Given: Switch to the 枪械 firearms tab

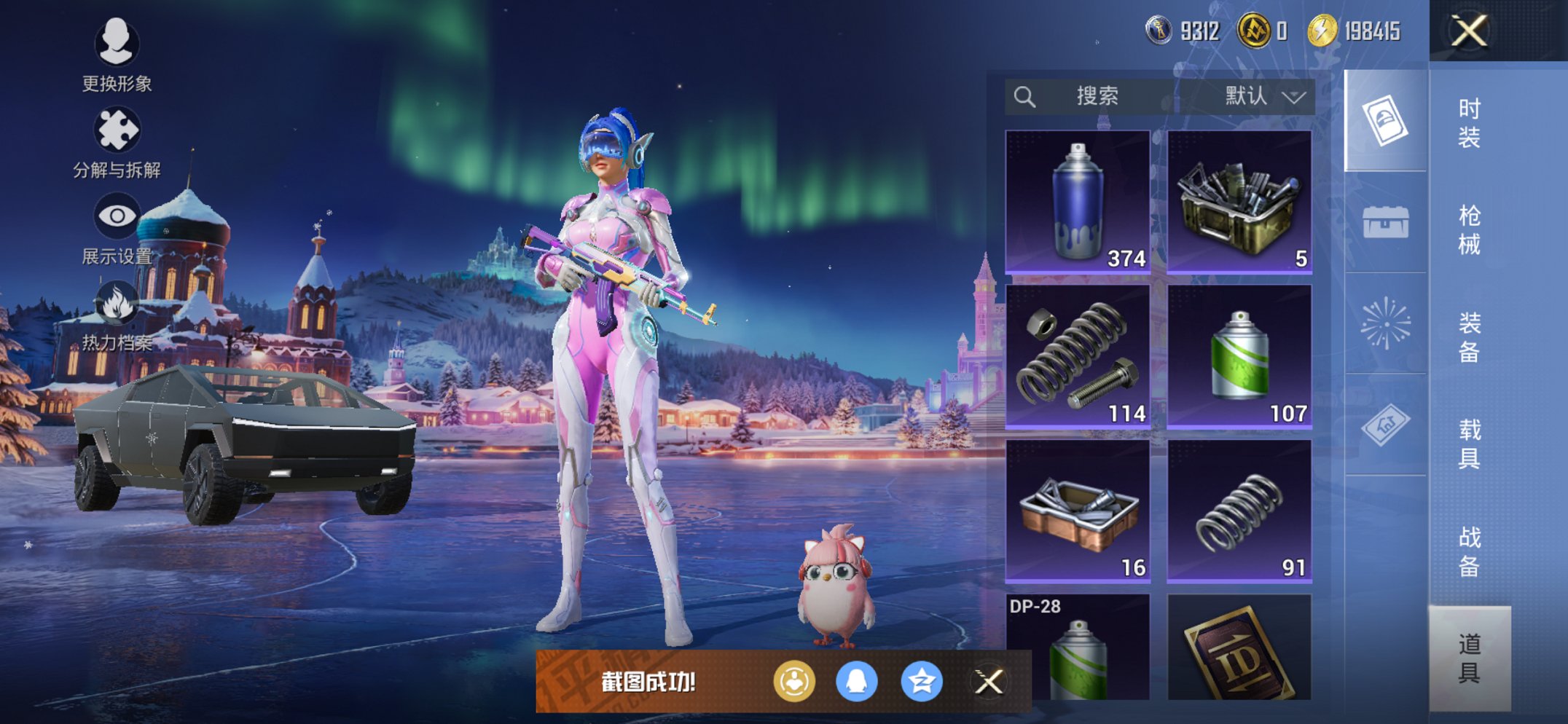Looking at the screenshot, I should 1469,229.
